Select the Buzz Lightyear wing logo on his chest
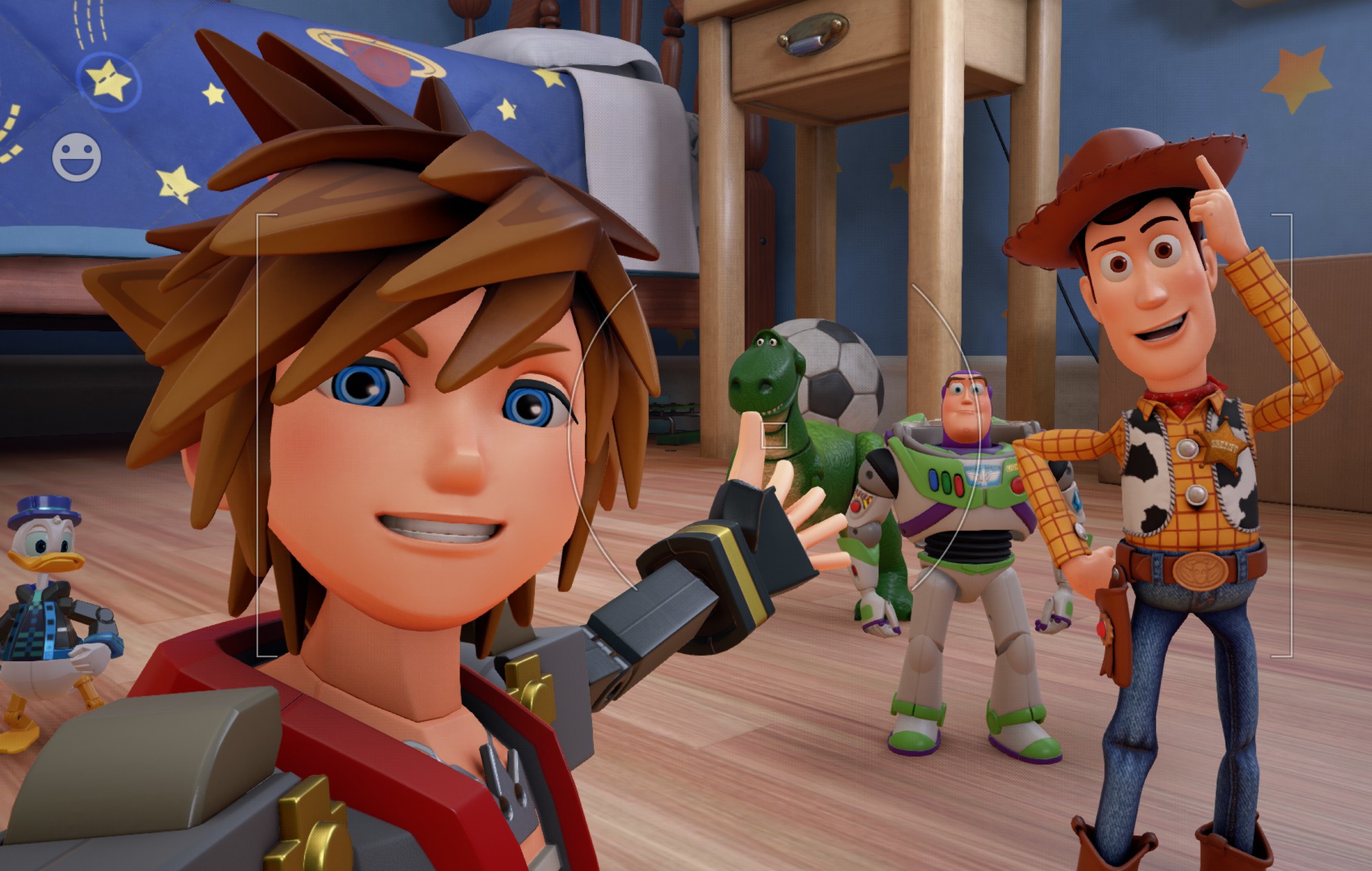 click(x=983, y=477)
